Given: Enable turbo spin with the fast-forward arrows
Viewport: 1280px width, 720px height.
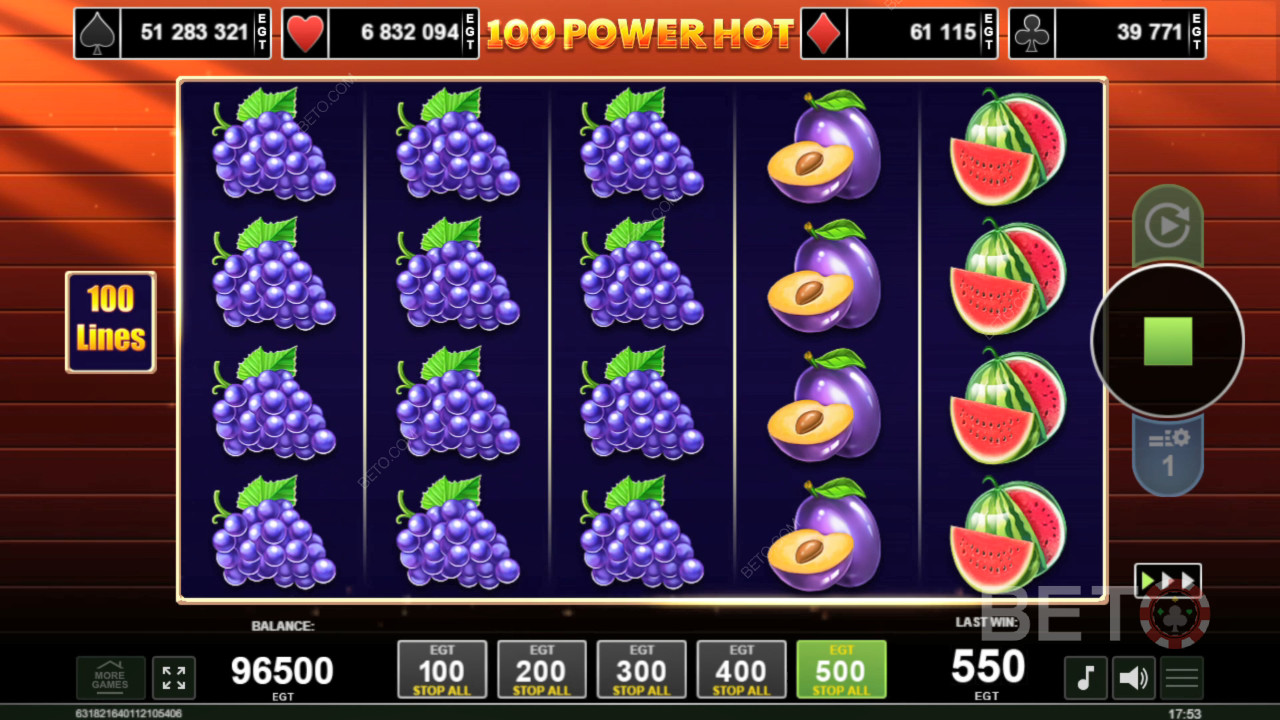Looking at the screenshot, I should click(1167, 581).
